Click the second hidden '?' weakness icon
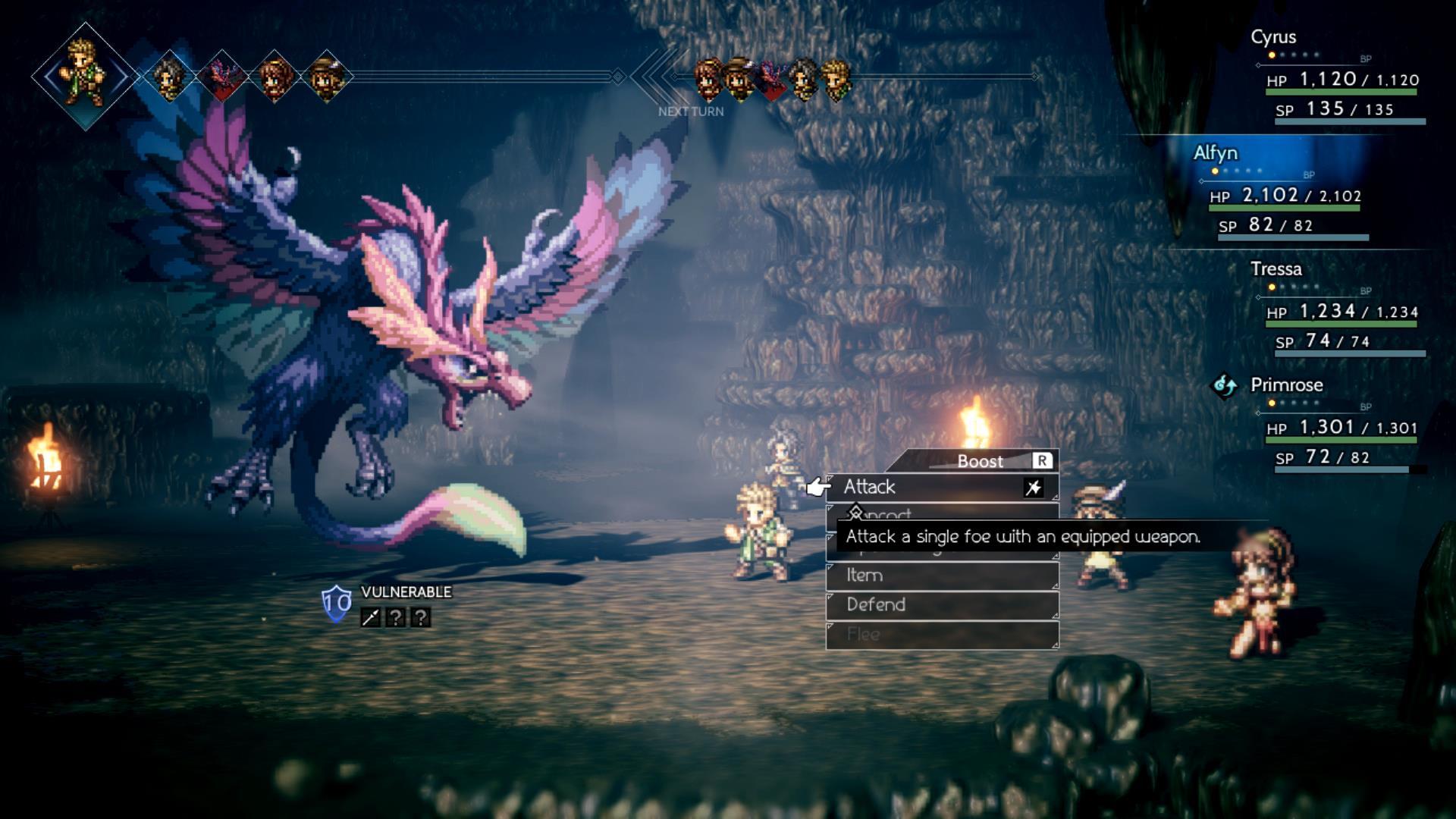Image resolution: width=1456 pixels, height=819 pixels. [x=421, y=618]
